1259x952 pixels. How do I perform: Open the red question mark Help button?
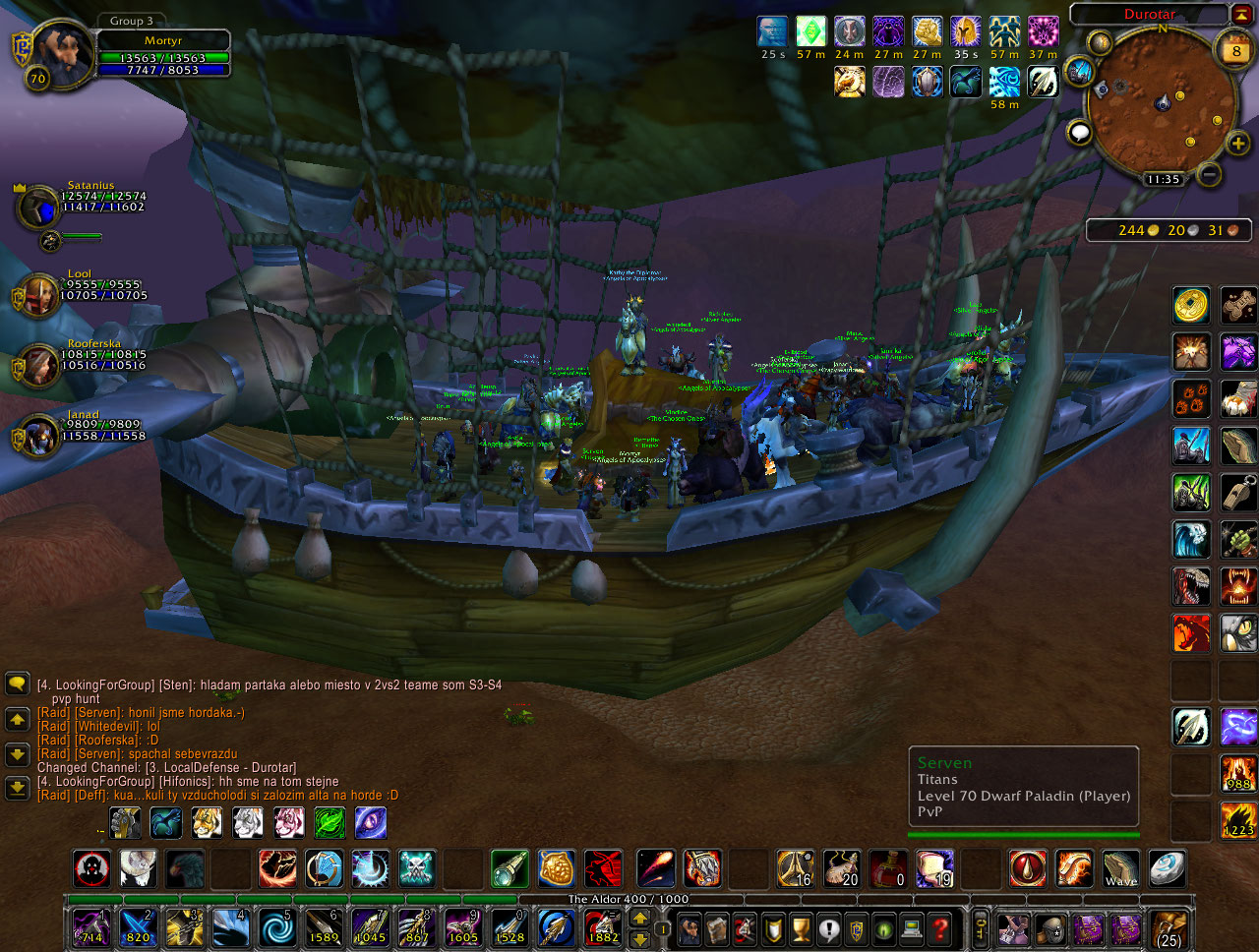pyautogui.click(x=941, y=927)
